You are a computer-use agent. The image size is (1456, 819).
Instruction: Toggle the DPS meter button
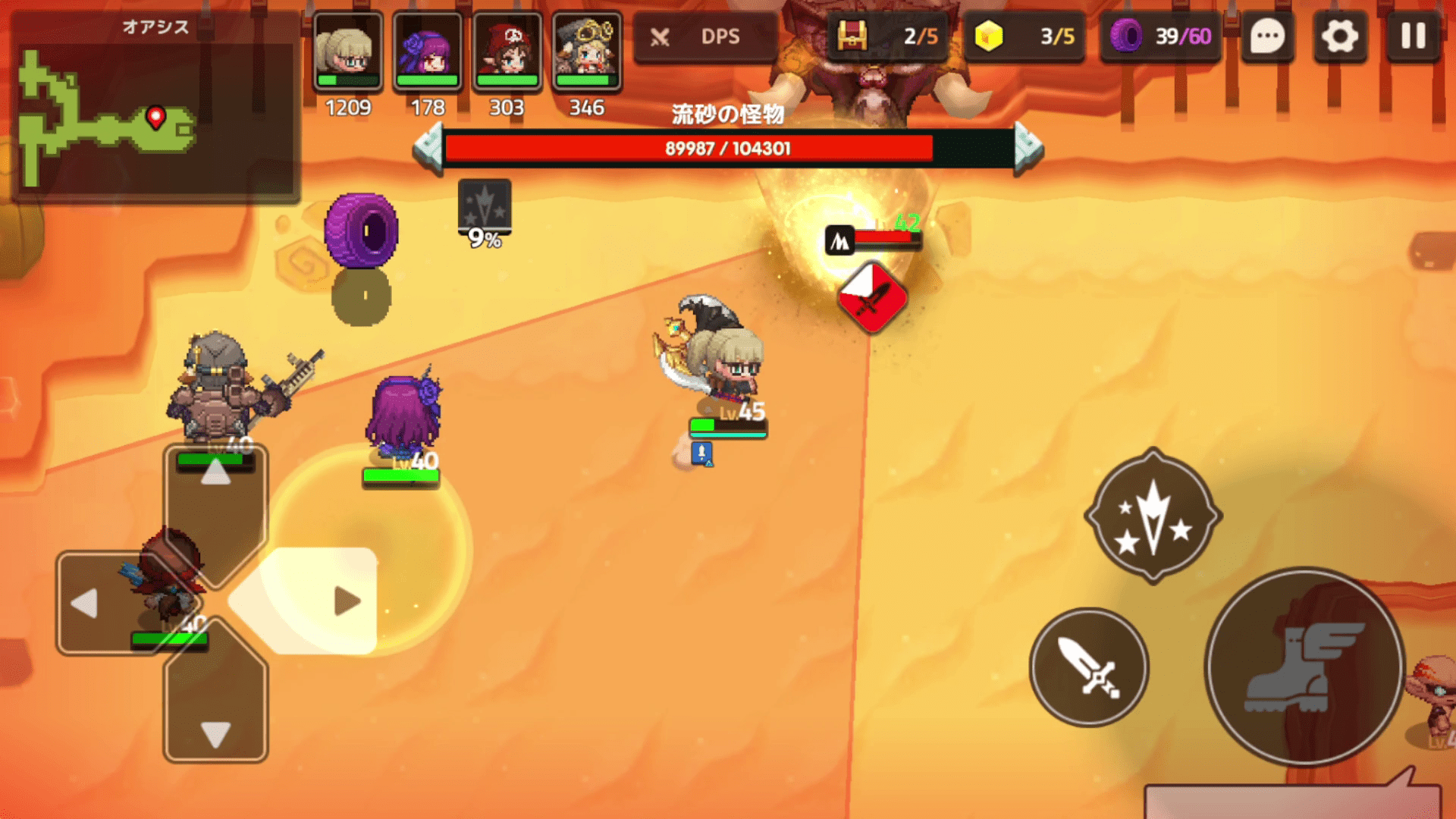[x=705, y=36]
